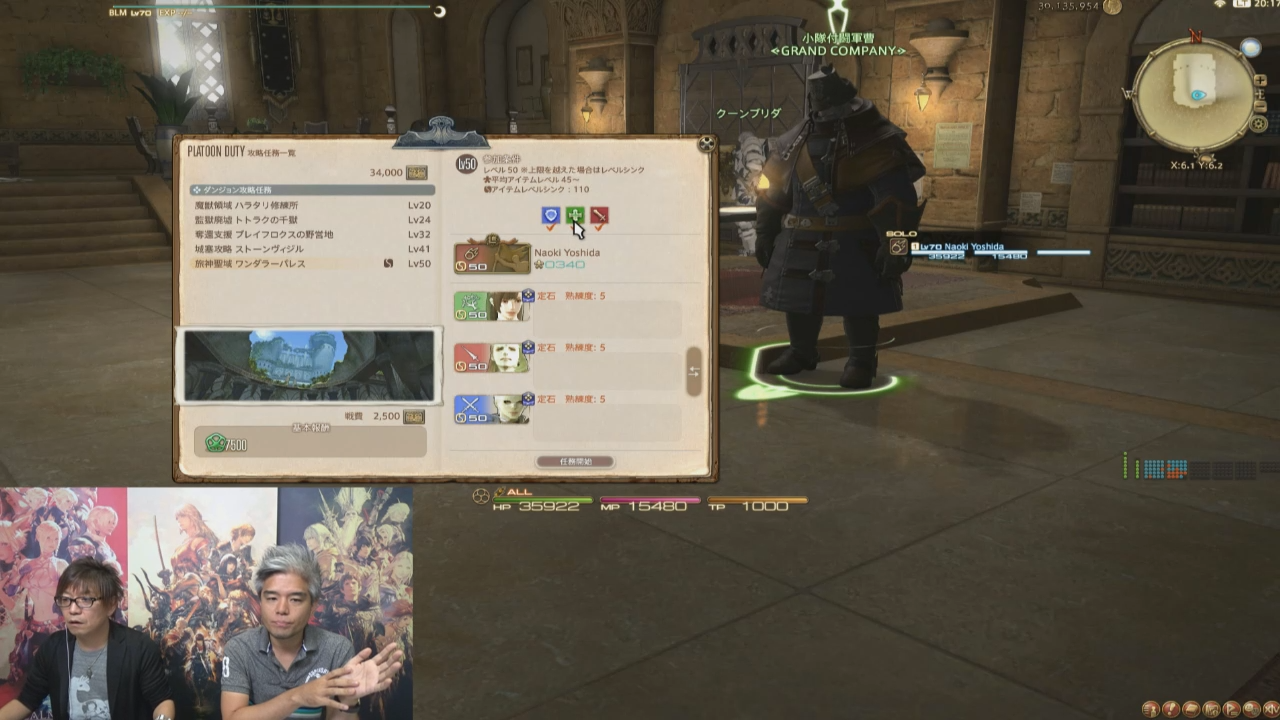Pick the Lv41 mission entry
The image size is (1280, 720).
[x=310, y=249]
